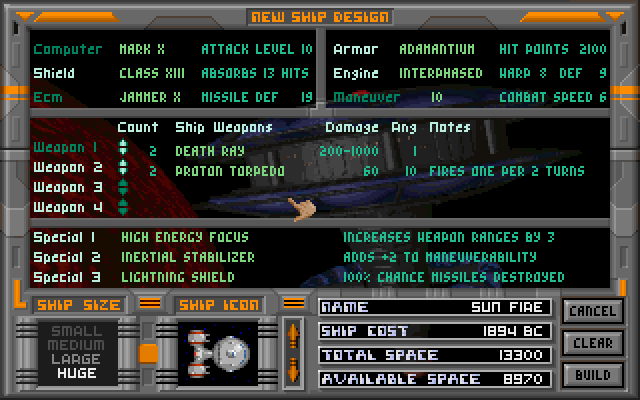Change the Proton Torpedo weapon

pyautogui.click(x=229, y=171)
